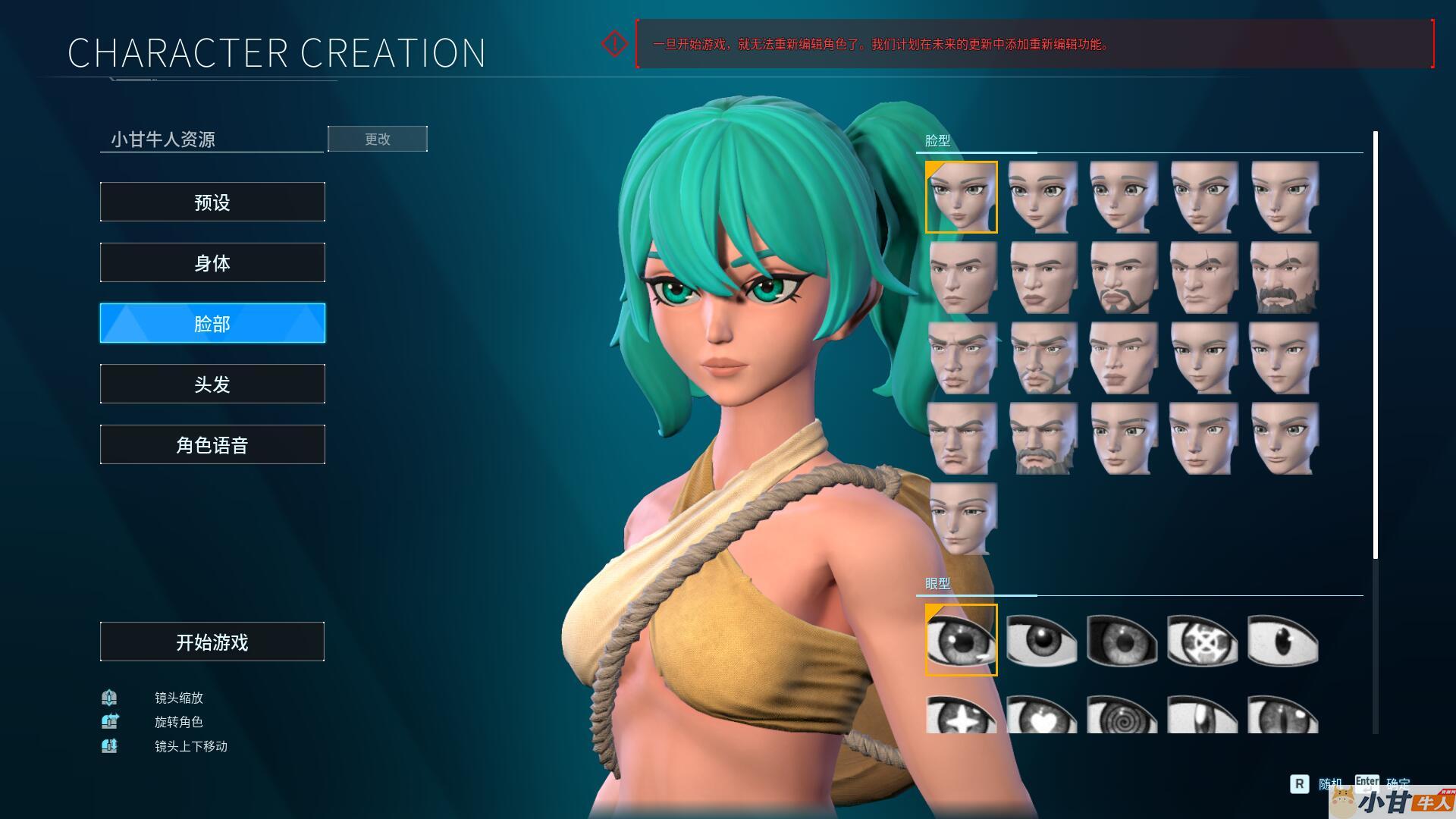Choose the lone face thumbnail in last row

(x=962, y=519)
